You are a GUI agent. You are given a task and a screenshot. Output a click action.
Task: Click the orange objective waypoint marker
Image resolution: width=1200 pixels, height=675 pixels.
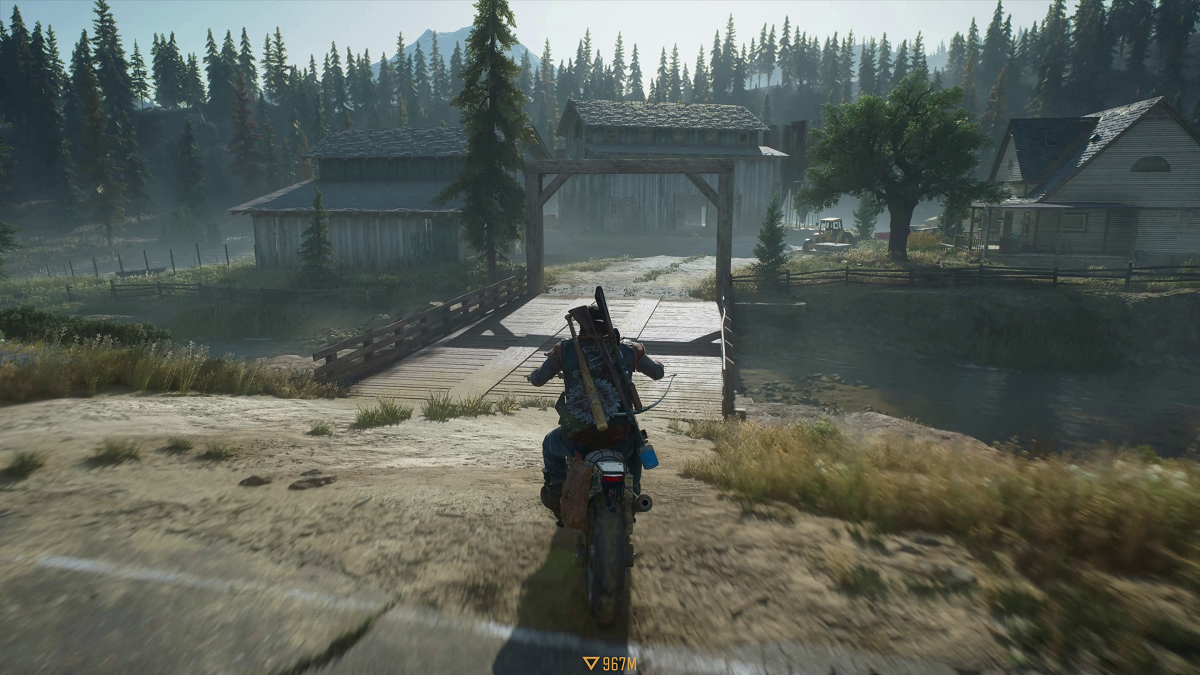pyautogui.click(x=591, y=662)
